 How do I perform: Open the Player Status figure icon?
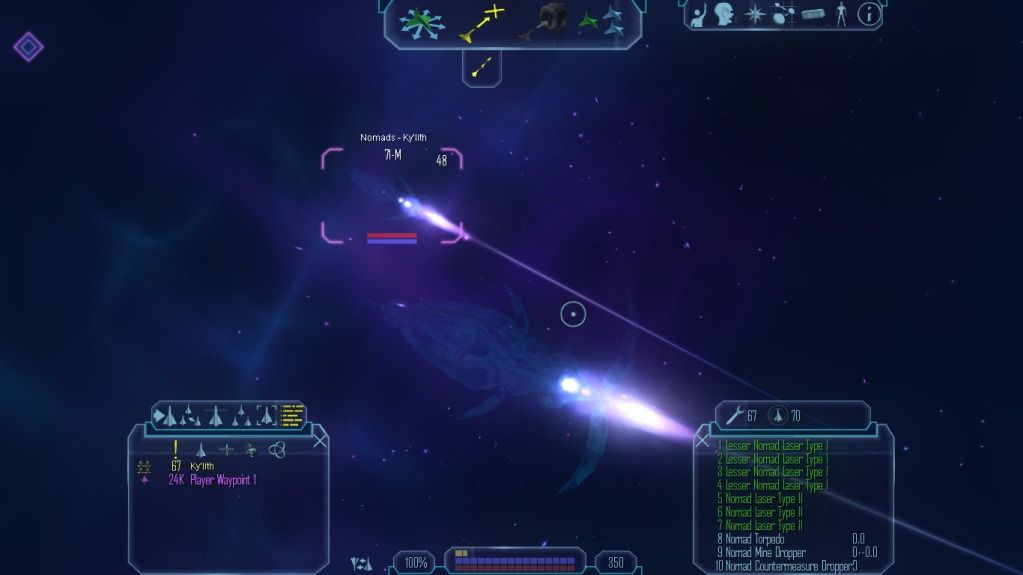point(841,14)
